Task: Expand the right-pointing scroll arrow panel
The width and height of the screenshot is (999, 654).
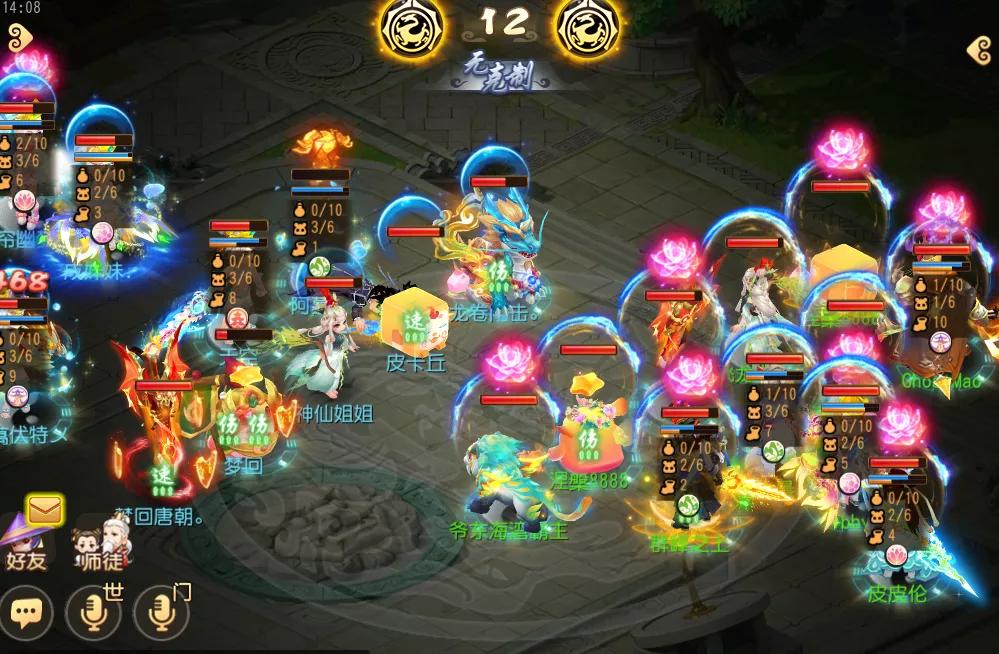Action: tap(19, 38)
